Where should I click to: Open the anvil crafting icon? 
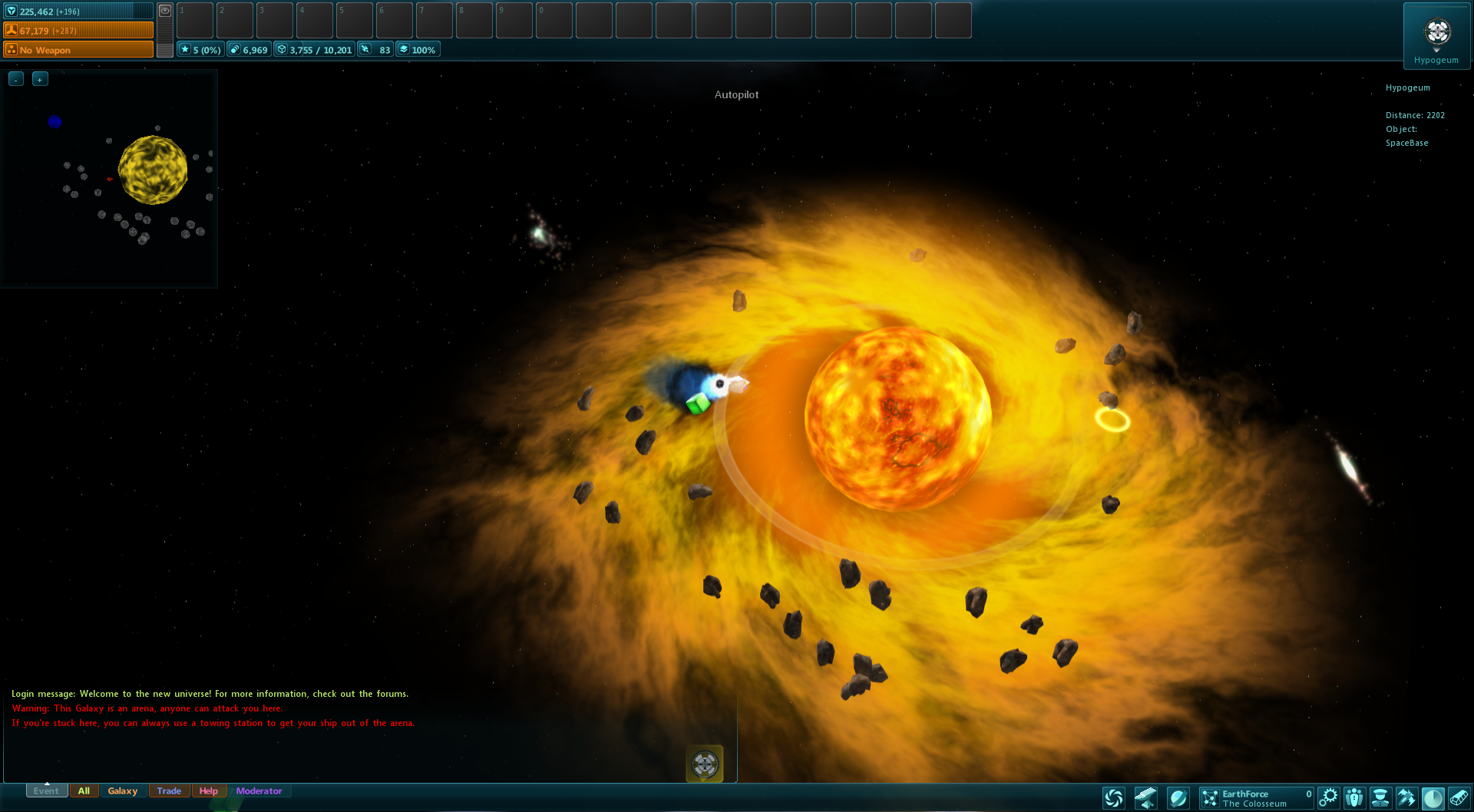click(x=1145, y=798)
